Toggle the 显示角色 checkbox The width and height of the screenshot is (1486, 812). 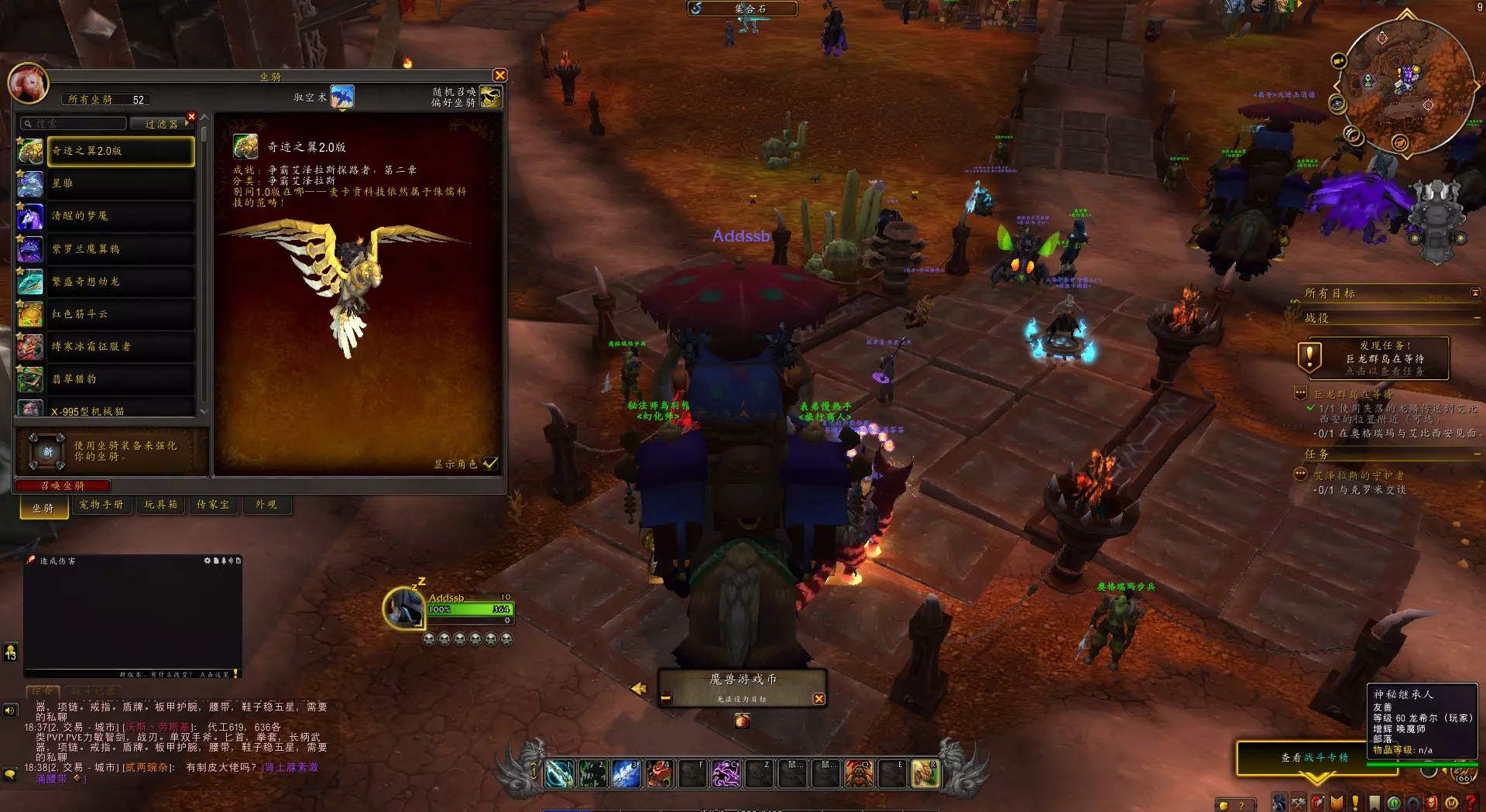(489, 464)
